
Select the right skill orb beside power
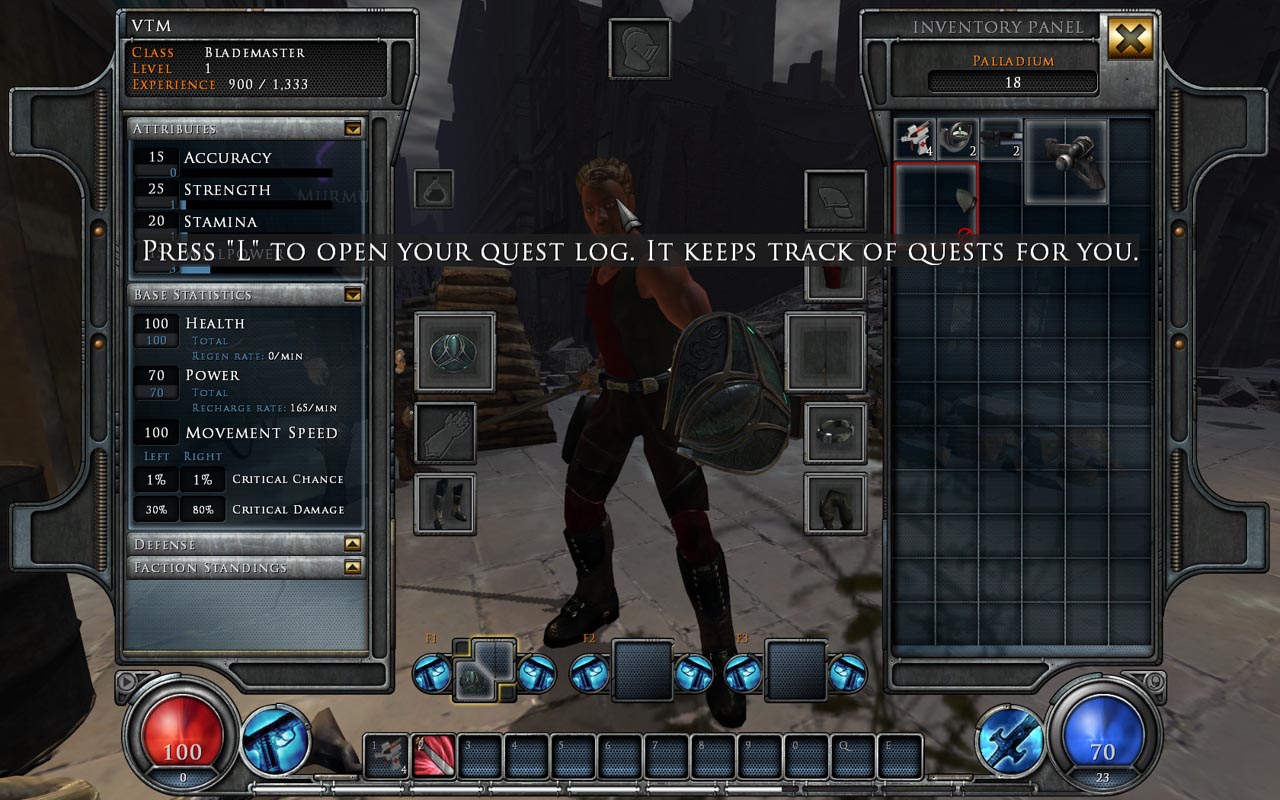[x=1010, y=740]
